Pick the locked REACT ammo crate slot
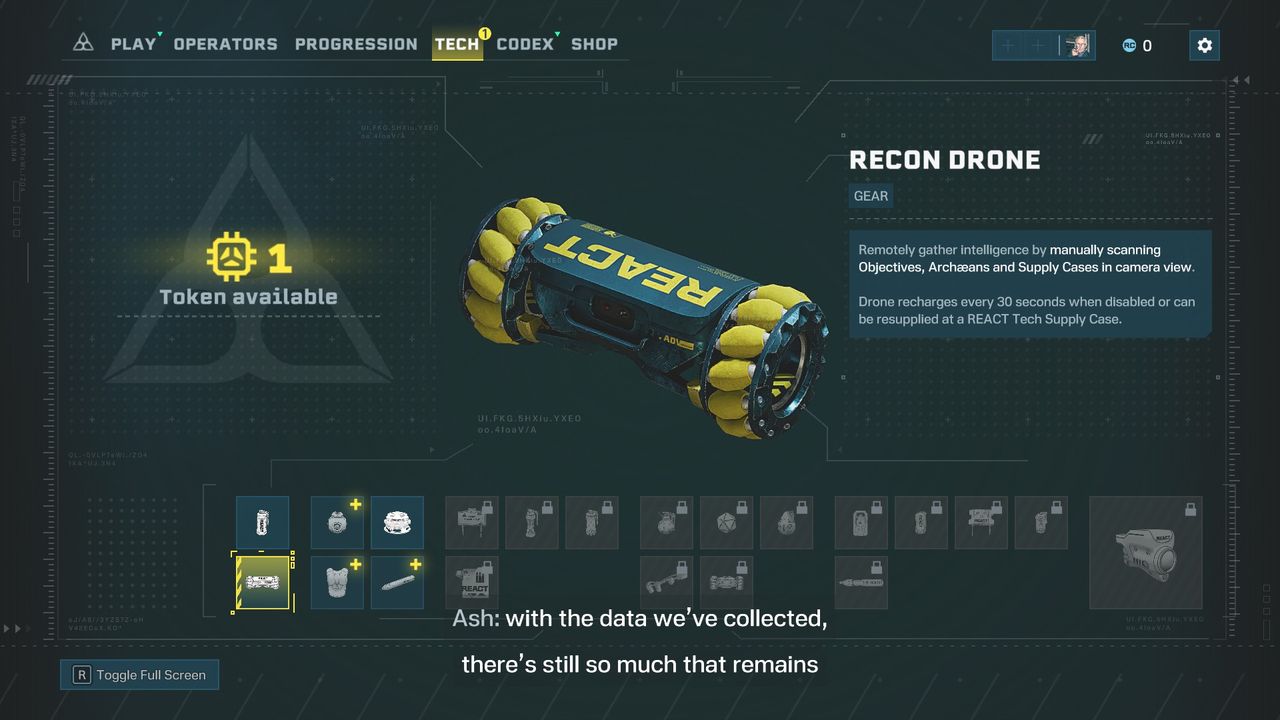The height and width of the screenshot is (720, 1280). pyautogui.click(x=471, y=582)
